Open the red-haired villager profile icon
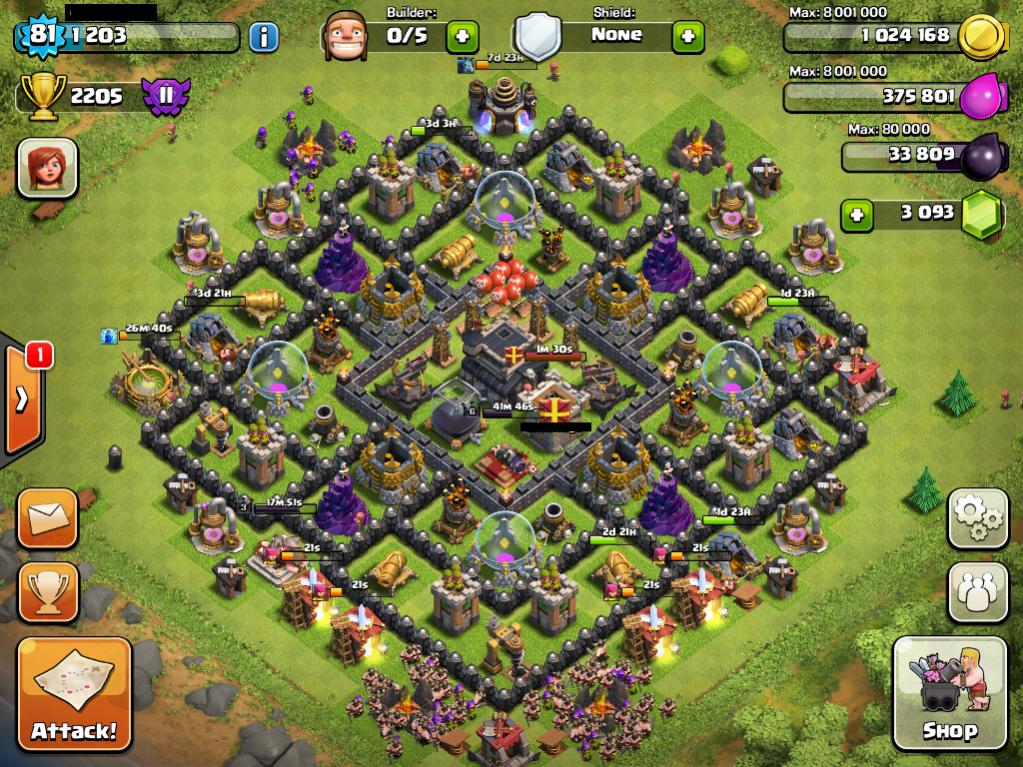 pyautogui.click(x=47, y=167)
